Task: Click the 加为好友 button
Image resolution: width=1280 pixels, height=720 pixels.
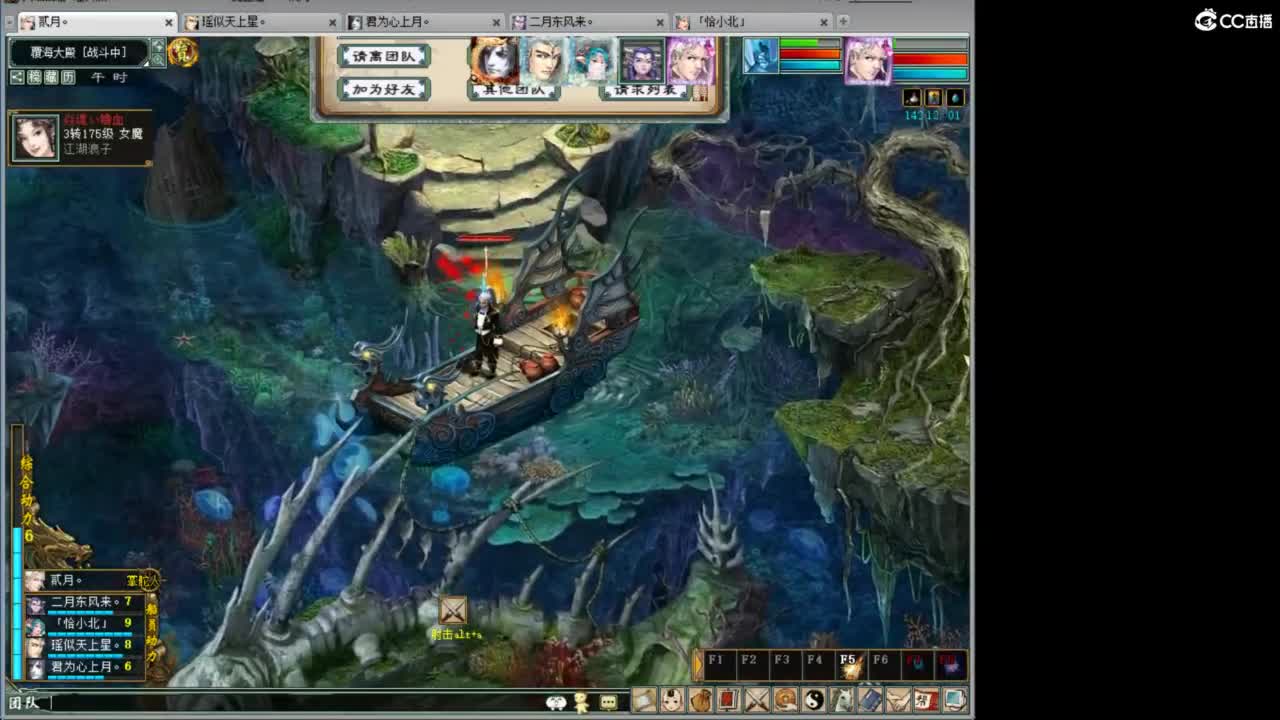Action: (385, 89)
